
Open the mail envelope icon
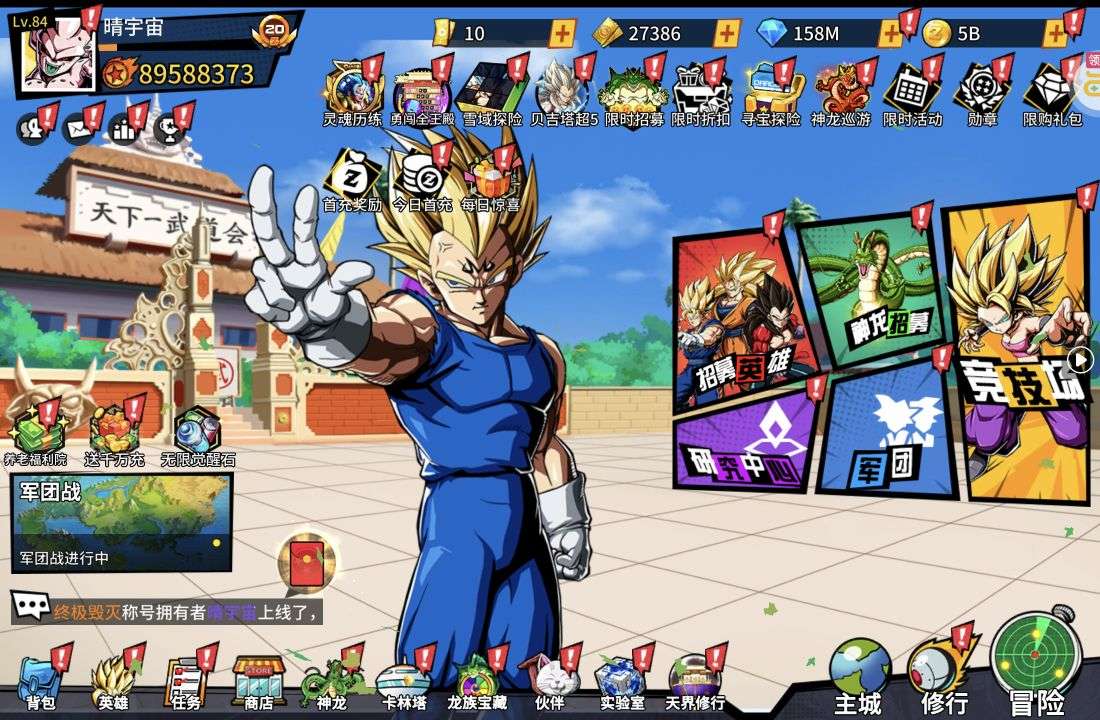click(77, 128)
